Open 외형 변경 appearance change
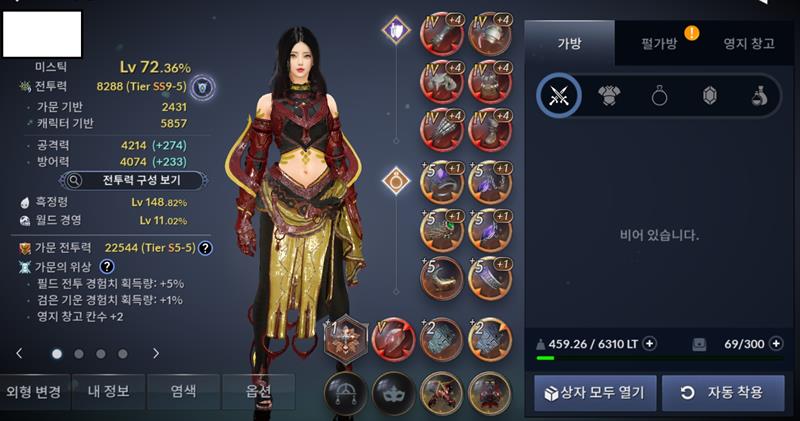Image resolution: width=800 pixels, height=421 pixels. click(x=34, y=391)
